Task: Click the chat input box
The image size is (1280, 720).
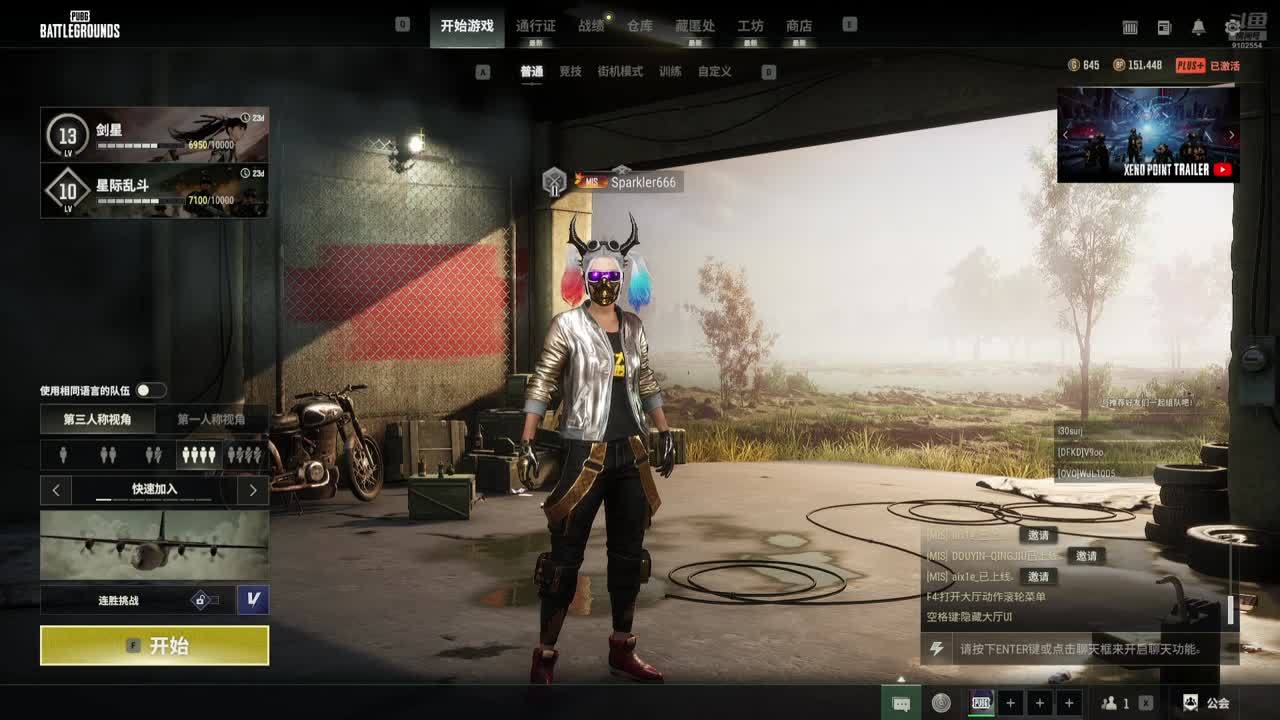Action: click(1080, 649)
